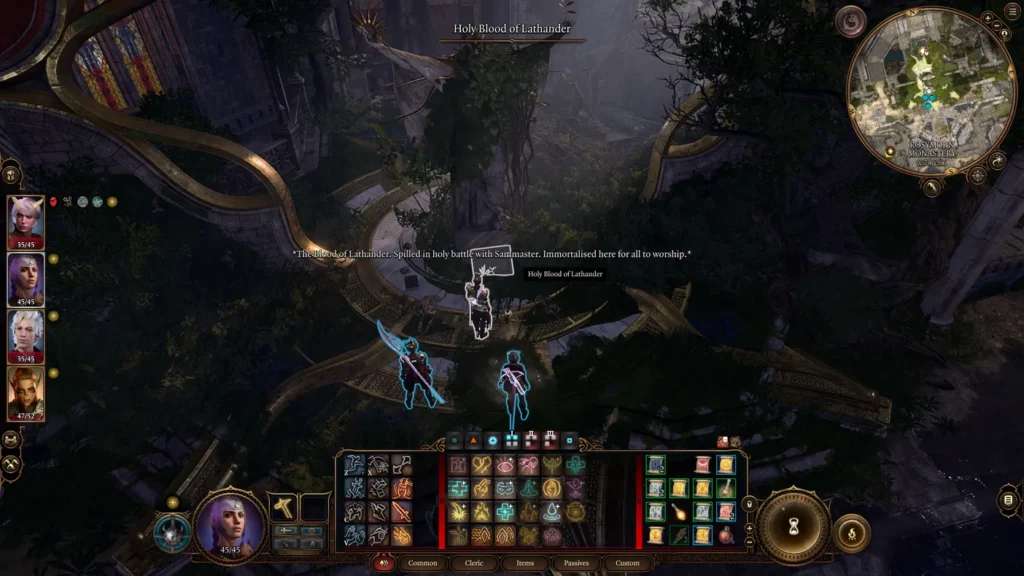
Task: Switch to the Common hotbar tab
Action: (423, 563)
